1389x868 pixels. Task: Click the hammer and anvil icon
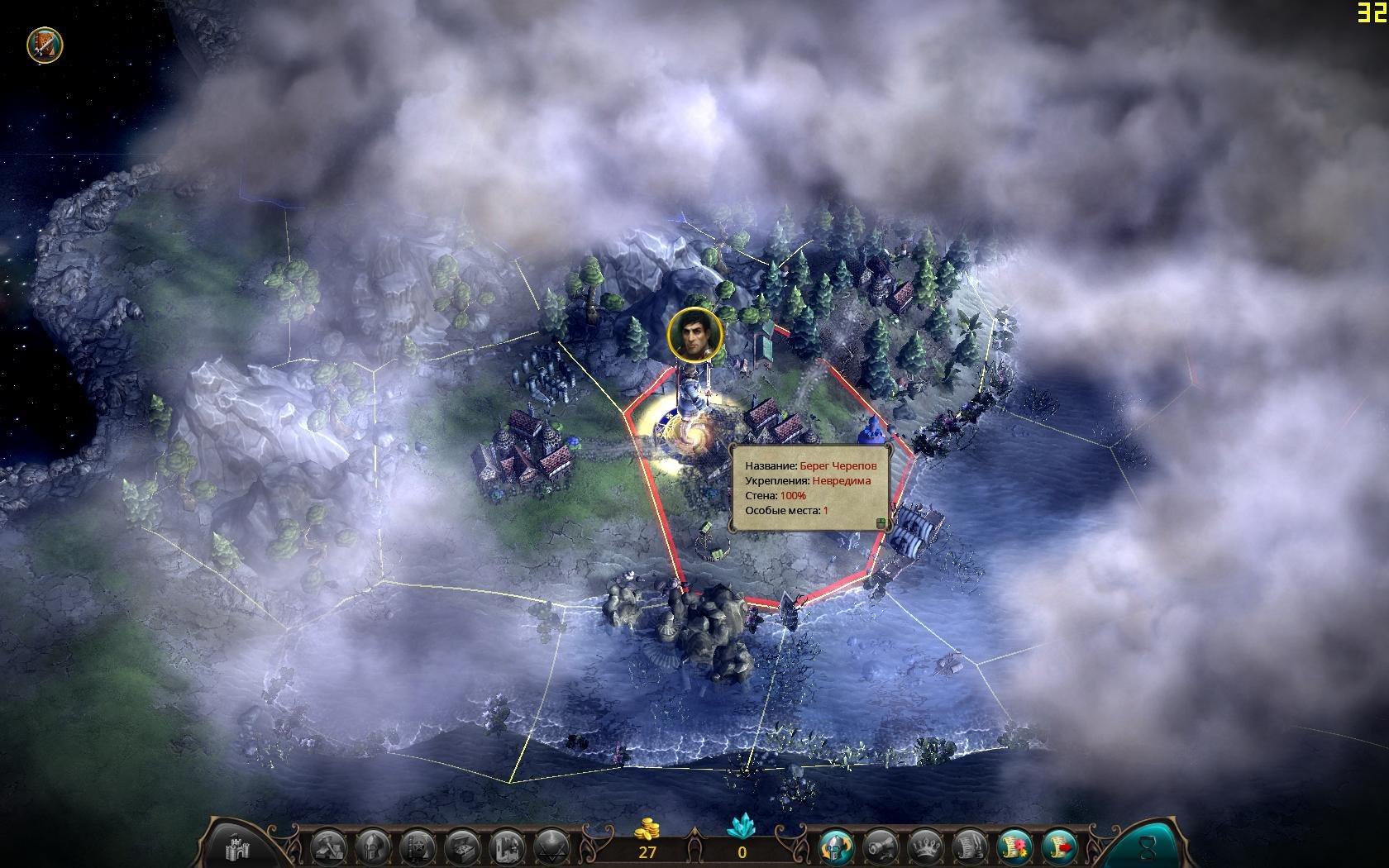click(x=327, y=847)
